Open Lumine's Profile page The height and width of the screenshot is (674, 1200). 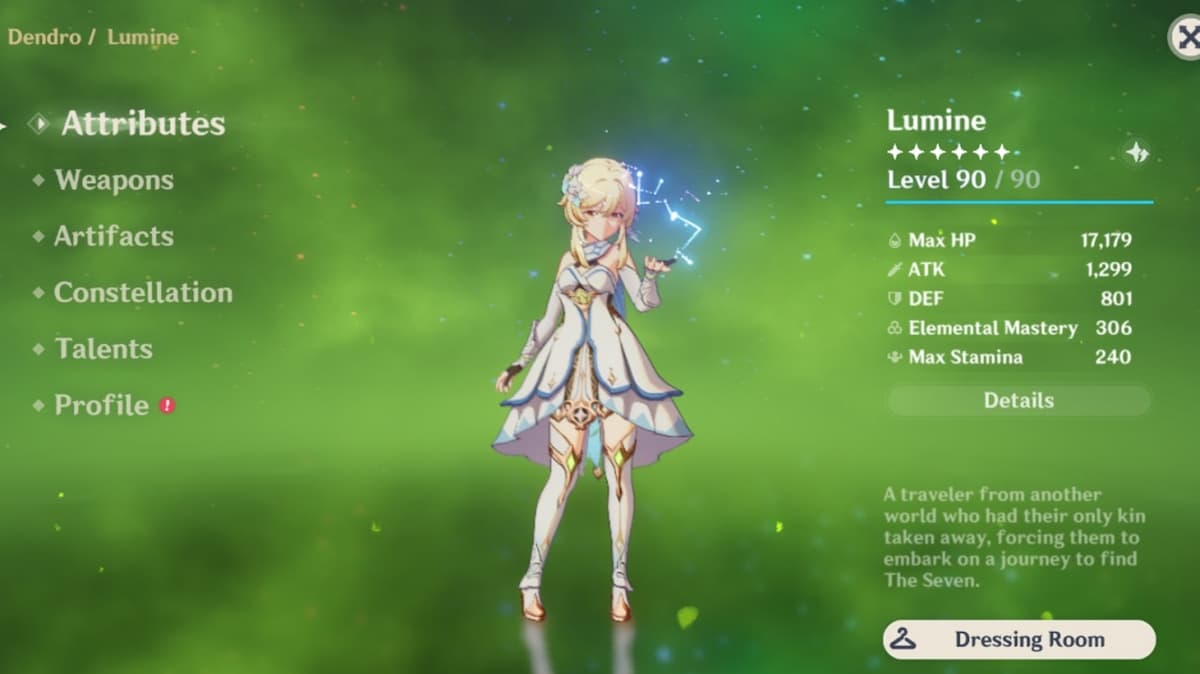tap(101, 405)
